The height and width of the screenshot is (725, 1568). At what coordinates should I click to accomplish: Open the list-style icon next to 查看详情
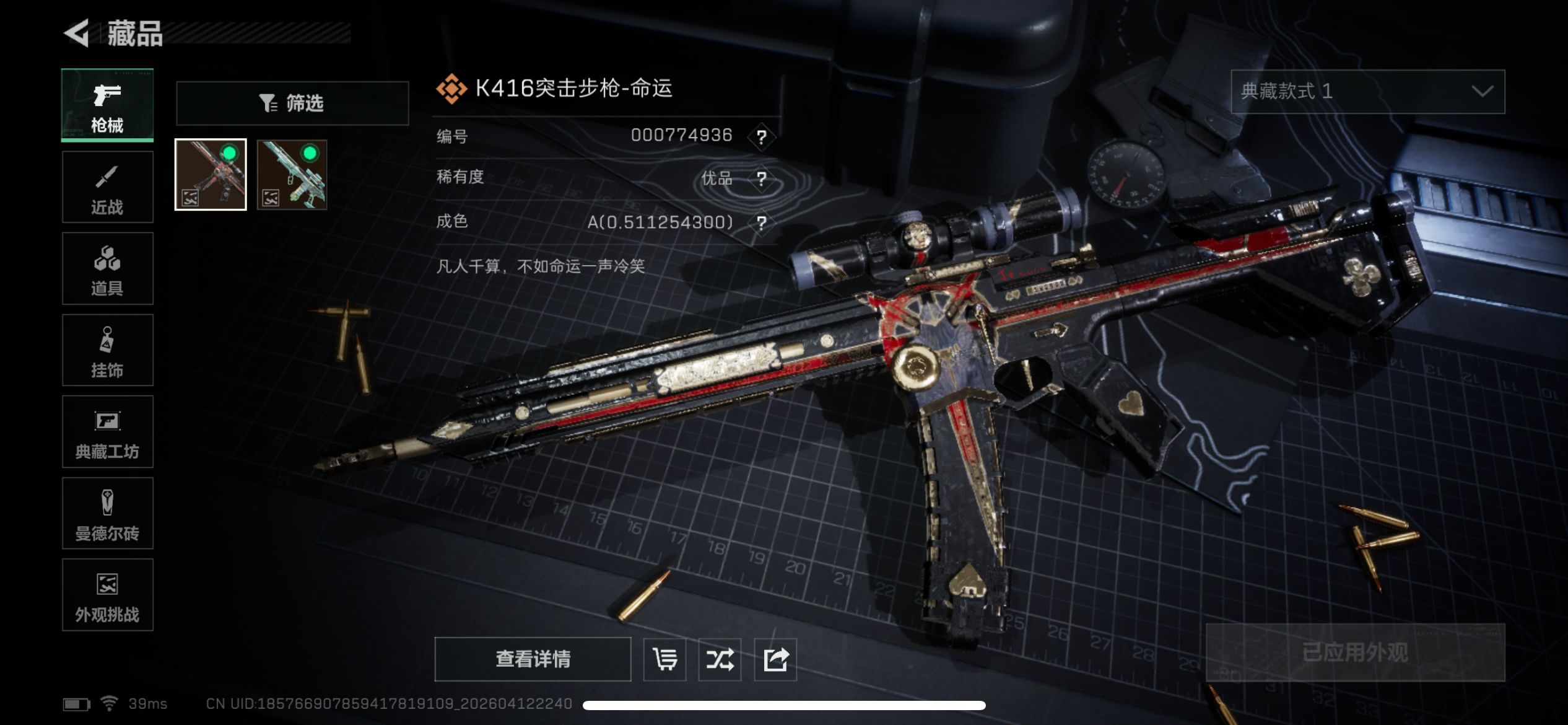[x=664, y=659]
